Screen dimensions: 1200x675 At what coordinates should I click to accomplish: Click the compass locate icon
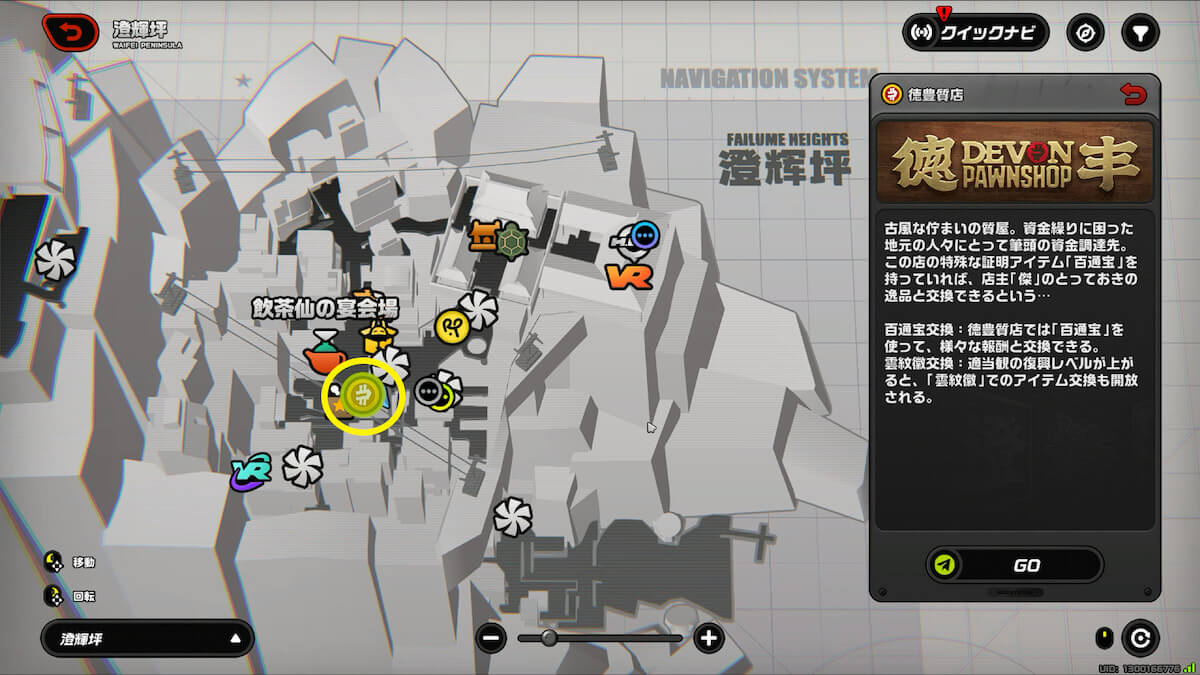pos(1085,33)
